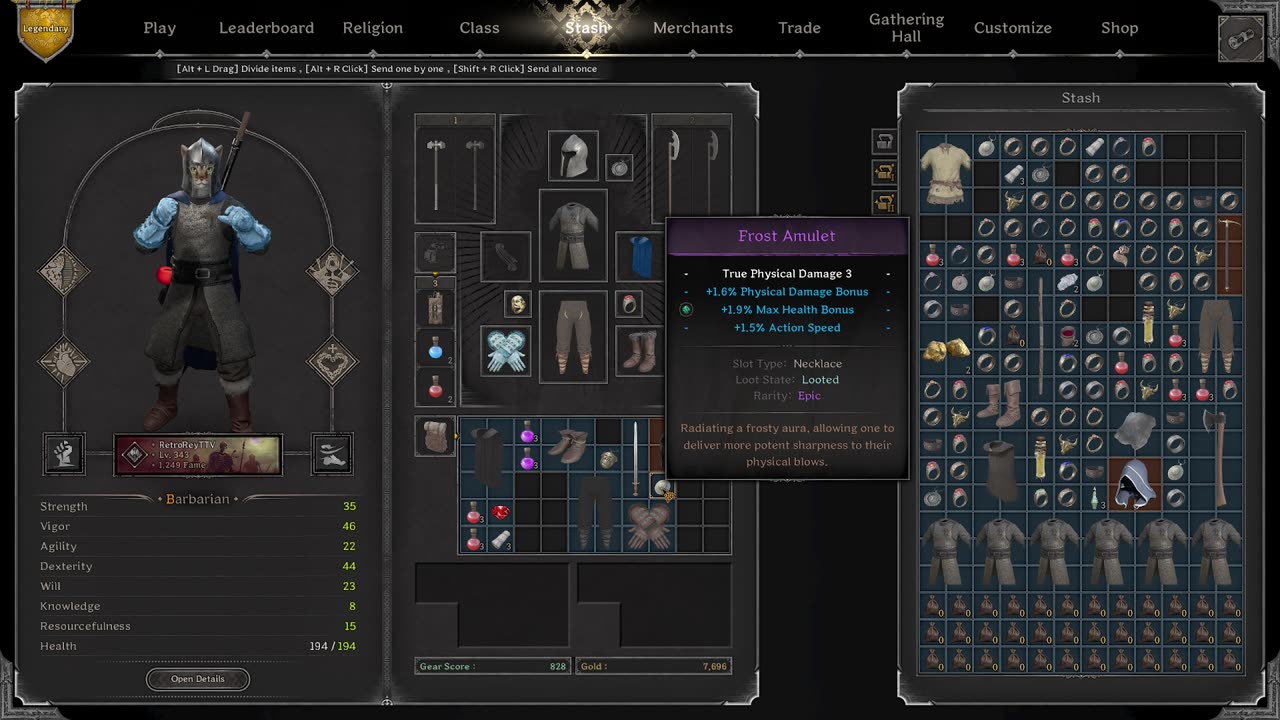Open the Religion tab
This screenshot has width=1280, height=720.
coord(372,28)
